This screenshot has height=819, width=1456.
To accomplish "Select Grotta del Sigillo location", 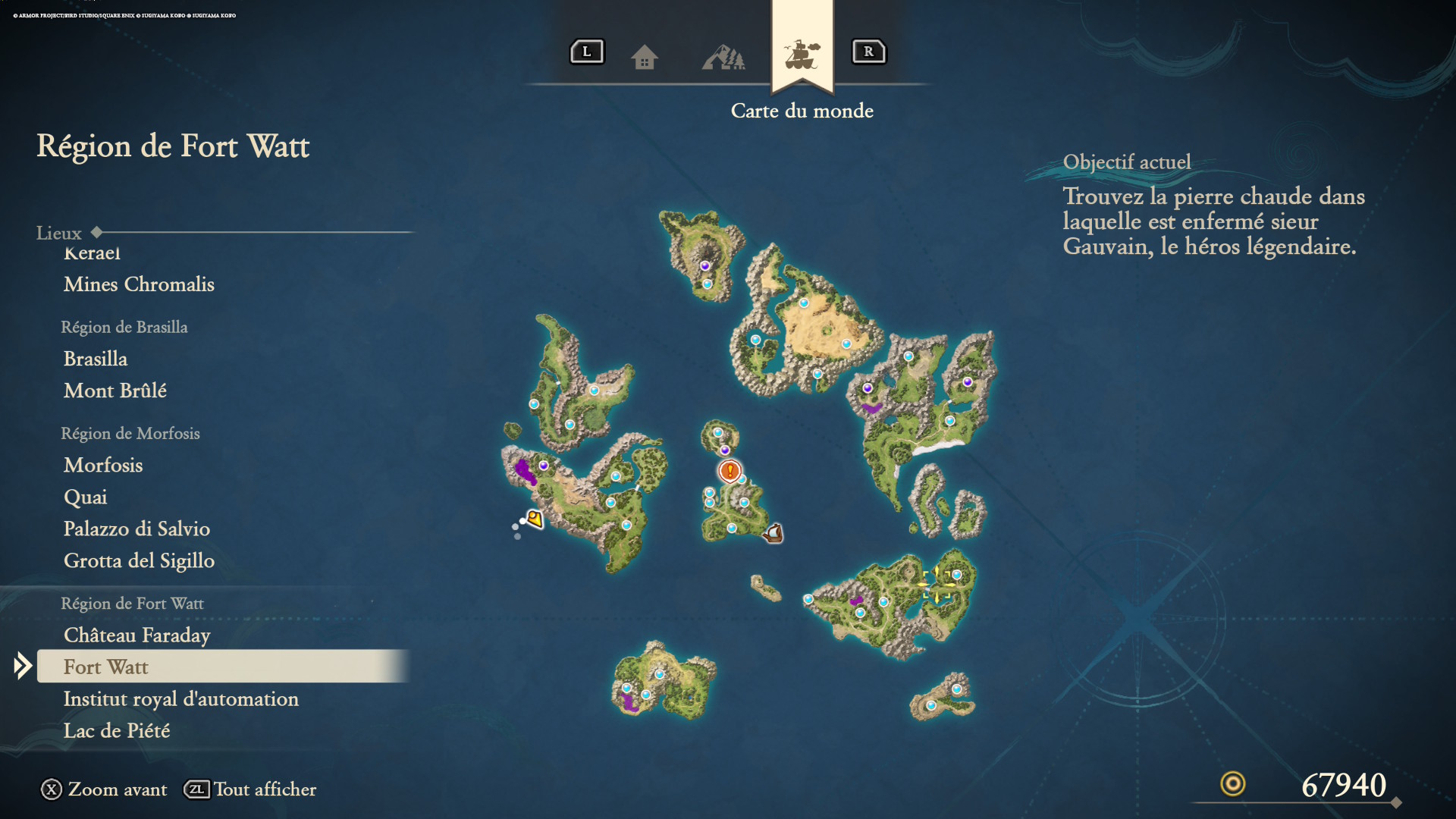I will pos(139,560).
